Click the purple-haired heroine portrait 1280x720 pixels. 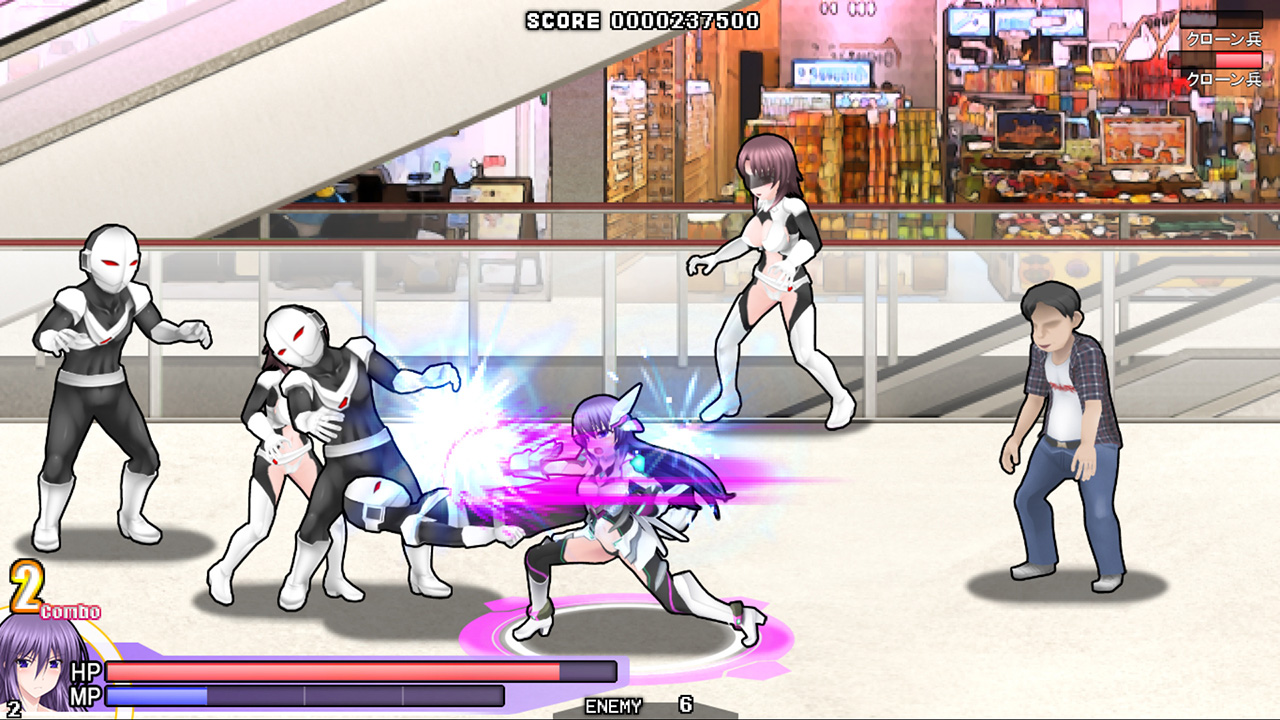(45, 665)
